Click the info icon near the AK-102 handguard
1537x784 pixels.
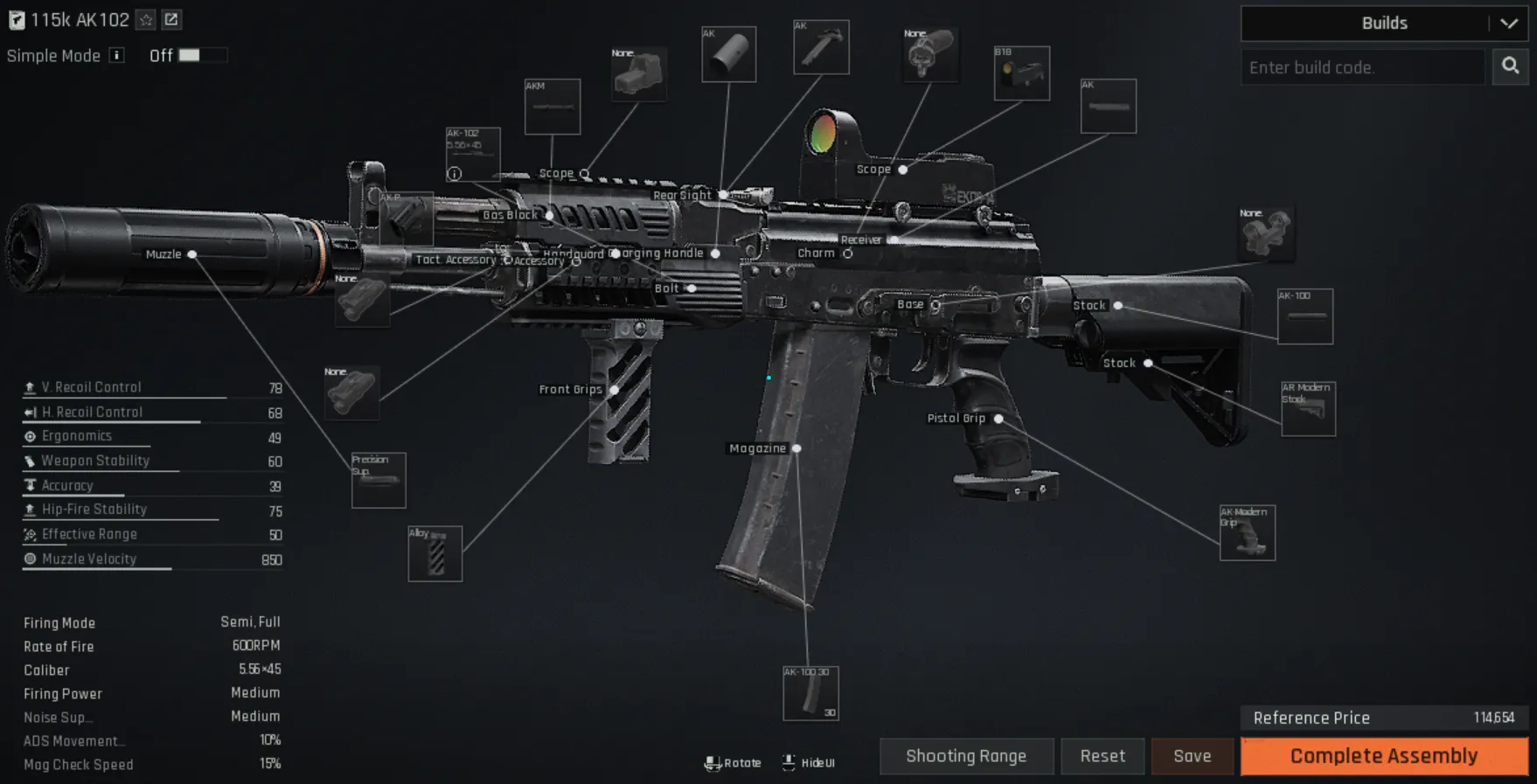pos(454,174)
